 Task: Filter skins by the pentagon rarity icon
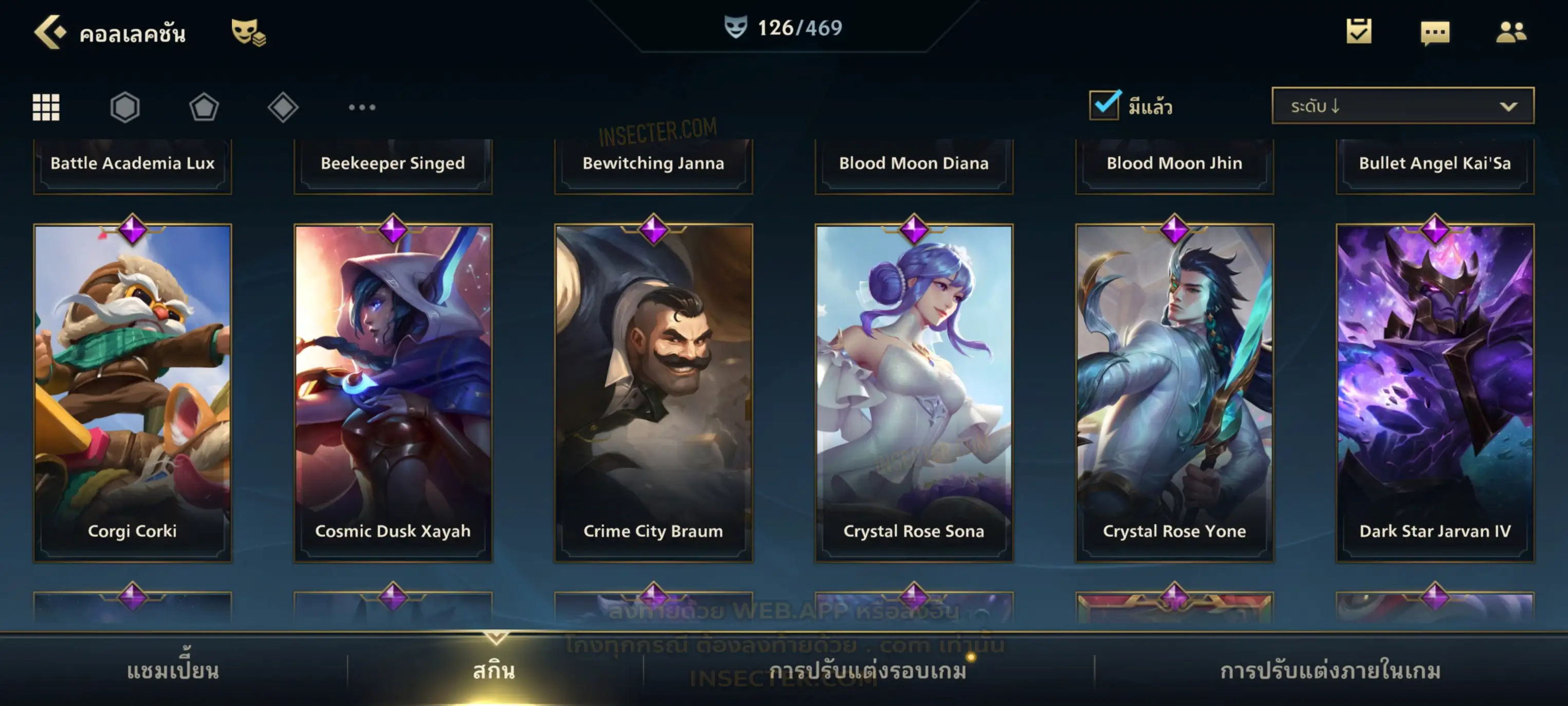(204, 107)
